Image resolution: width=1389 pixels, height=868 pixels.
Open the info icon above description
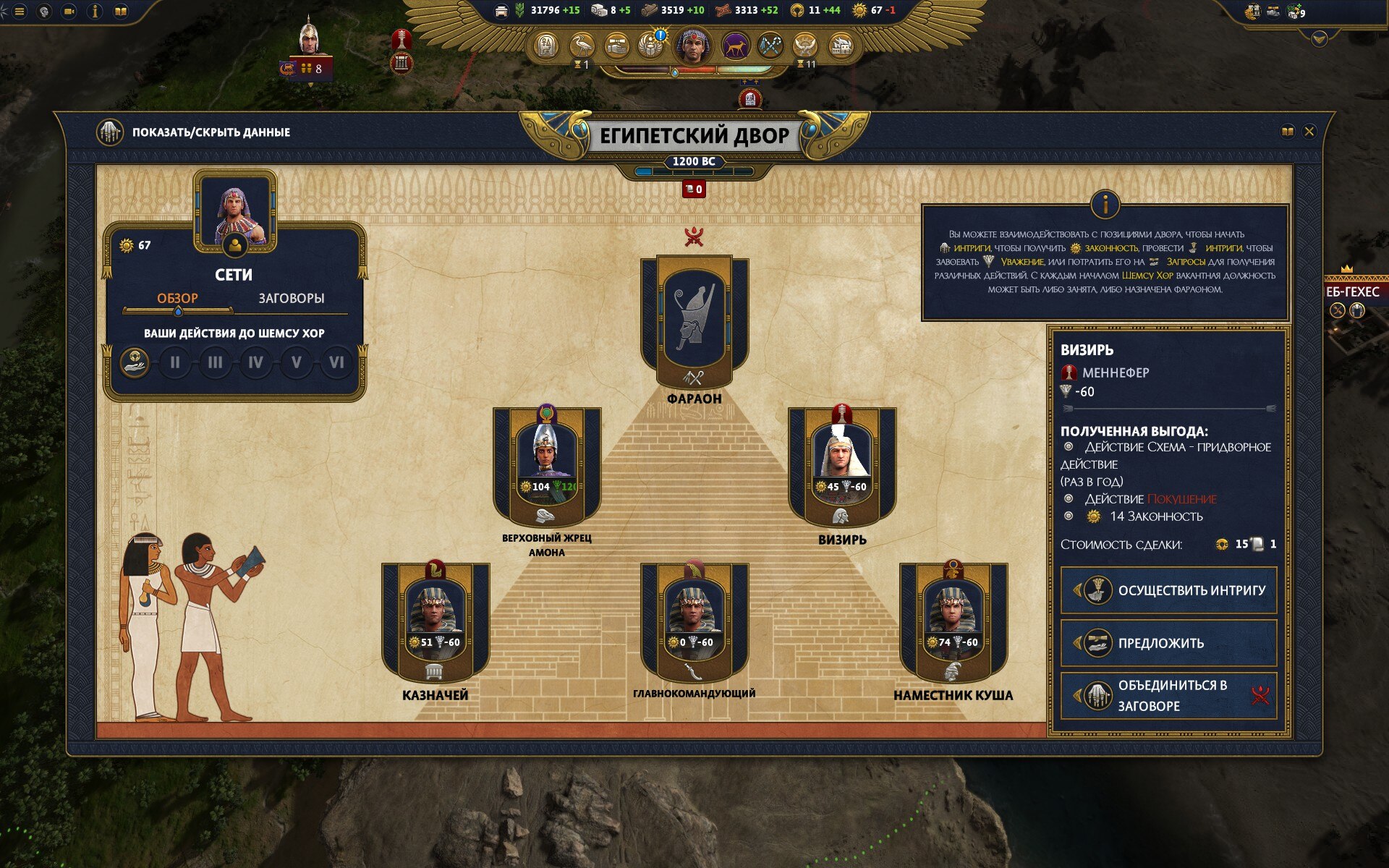tap(1105, 205)
